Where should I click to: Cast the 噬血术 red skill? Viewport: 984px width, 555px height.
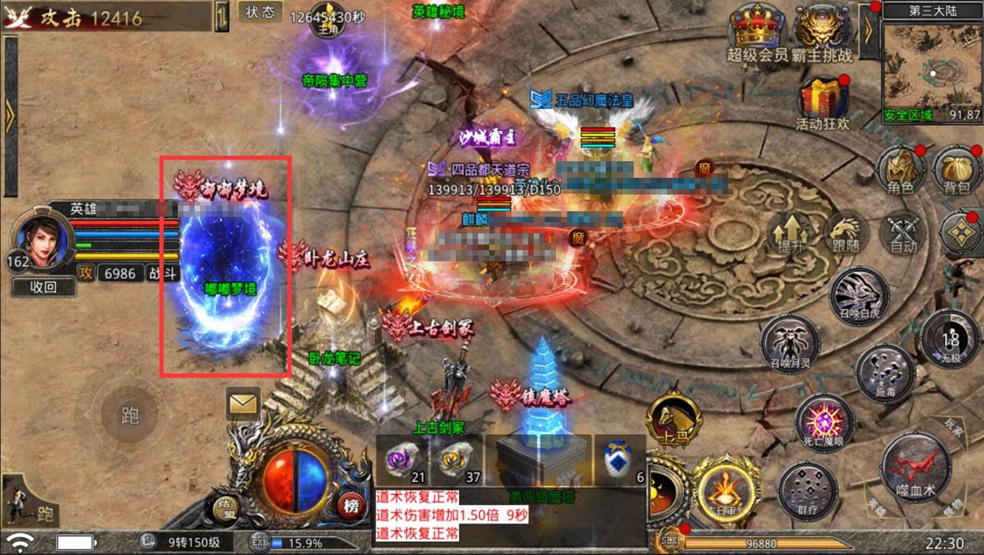tap(915, 465)
